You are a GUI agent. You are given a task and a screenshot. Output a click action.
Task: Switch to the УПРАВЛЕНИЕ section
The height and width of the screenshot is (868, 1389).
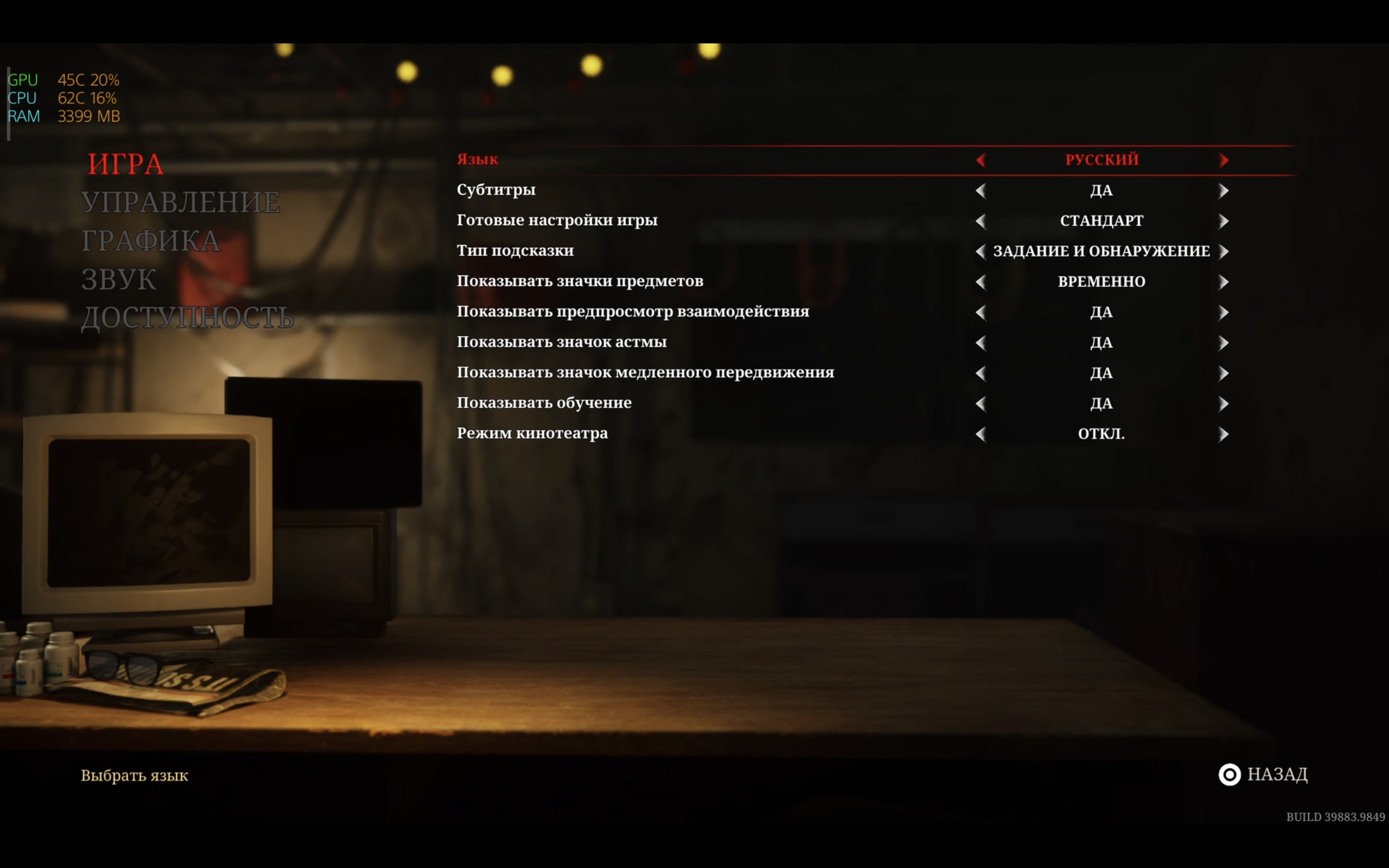182,202
